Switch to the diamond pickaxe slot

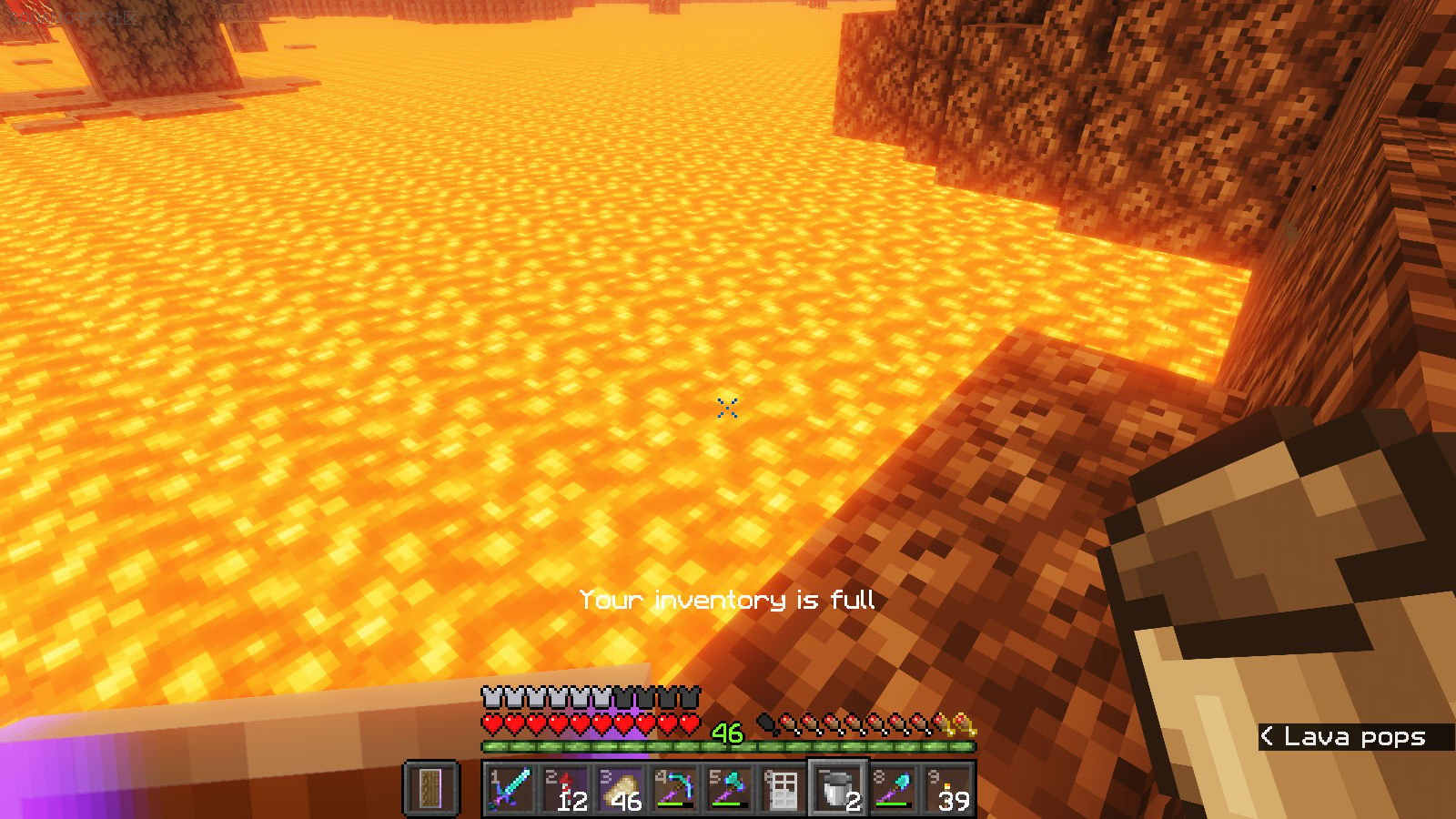(674, 788)
